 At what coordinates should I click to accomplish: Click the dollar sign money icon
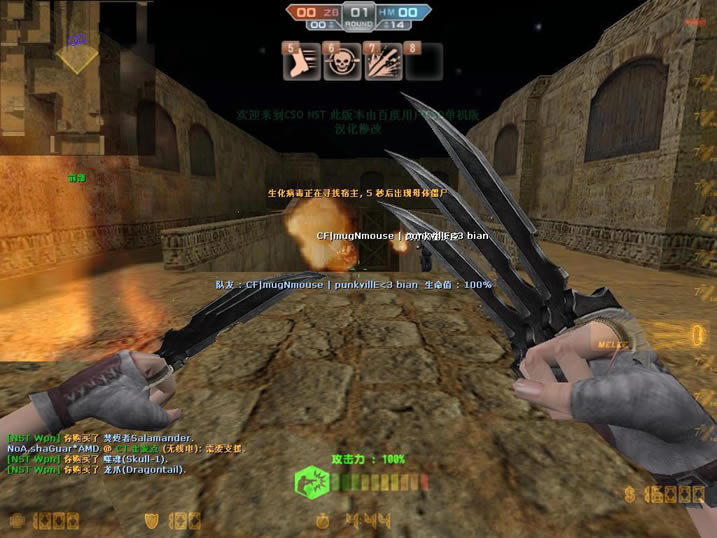click(x=629, y=494)
